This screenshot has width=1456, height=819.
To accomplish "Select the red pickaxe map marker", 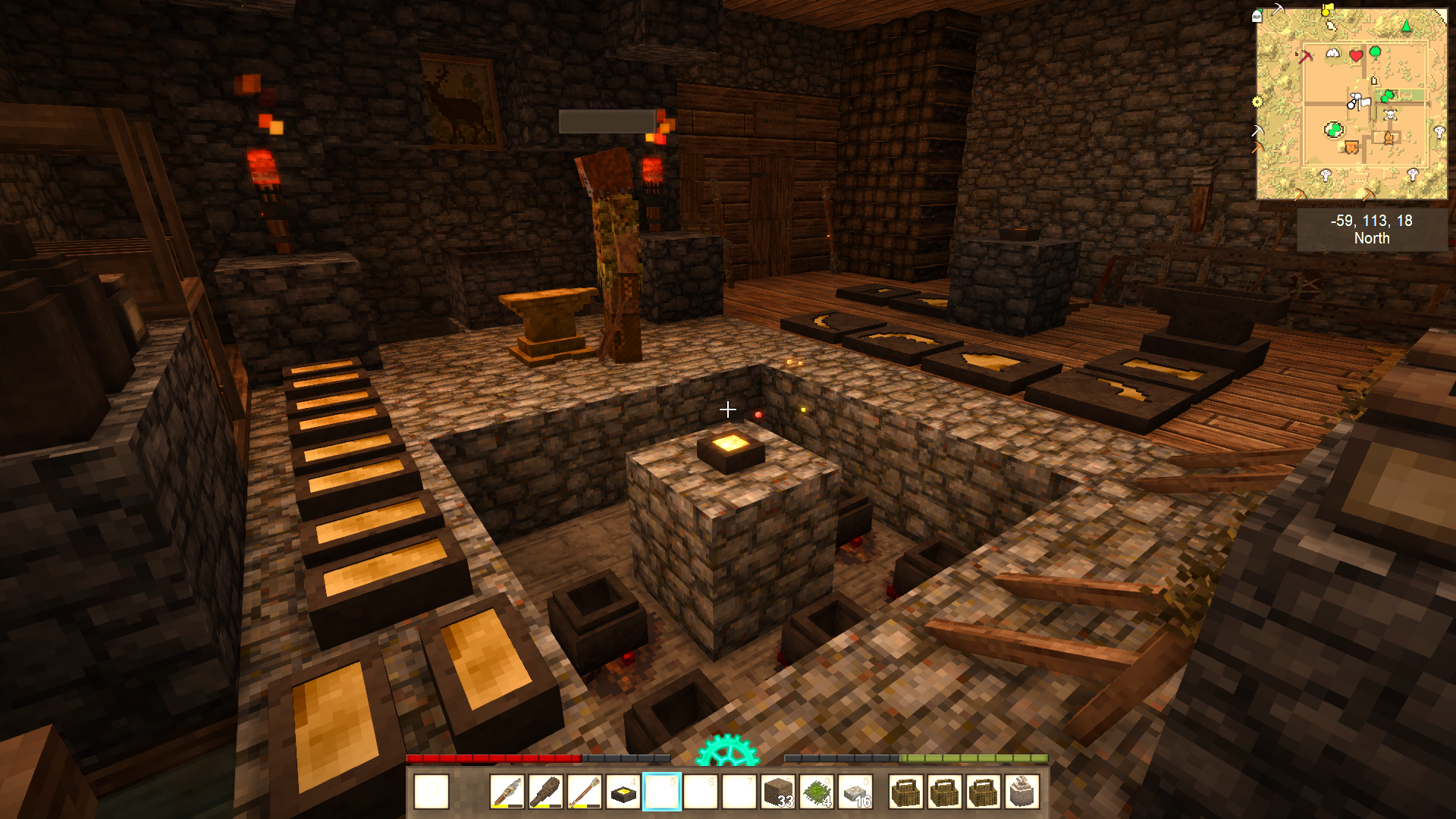I will click(x=1305, y=56).
